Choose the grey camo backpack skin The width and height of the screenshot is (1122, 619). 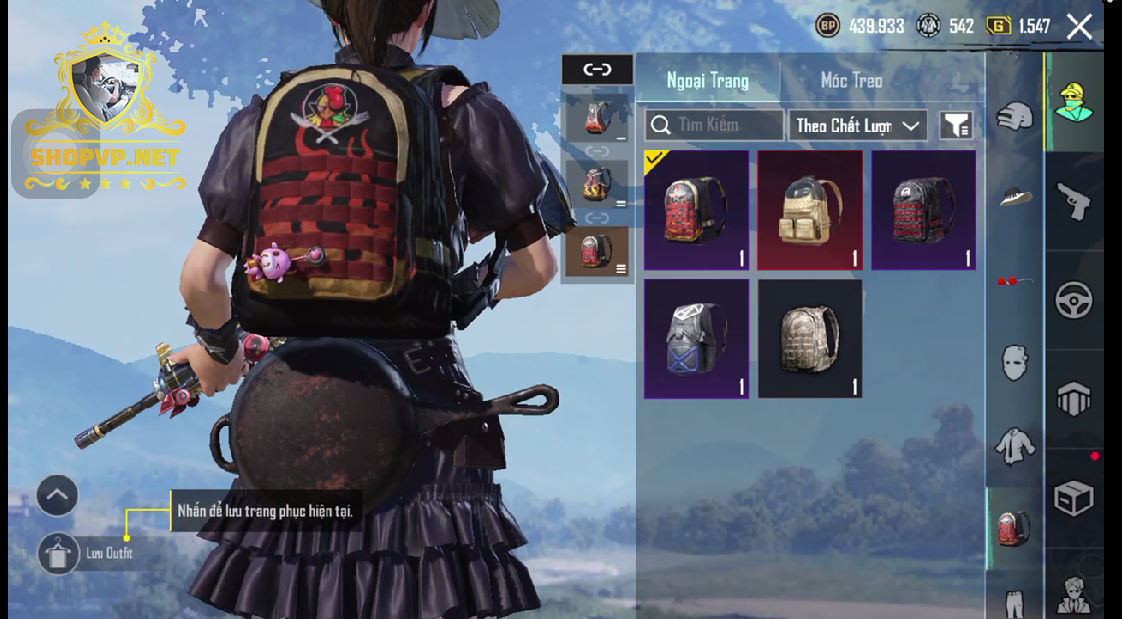(810, 339)
